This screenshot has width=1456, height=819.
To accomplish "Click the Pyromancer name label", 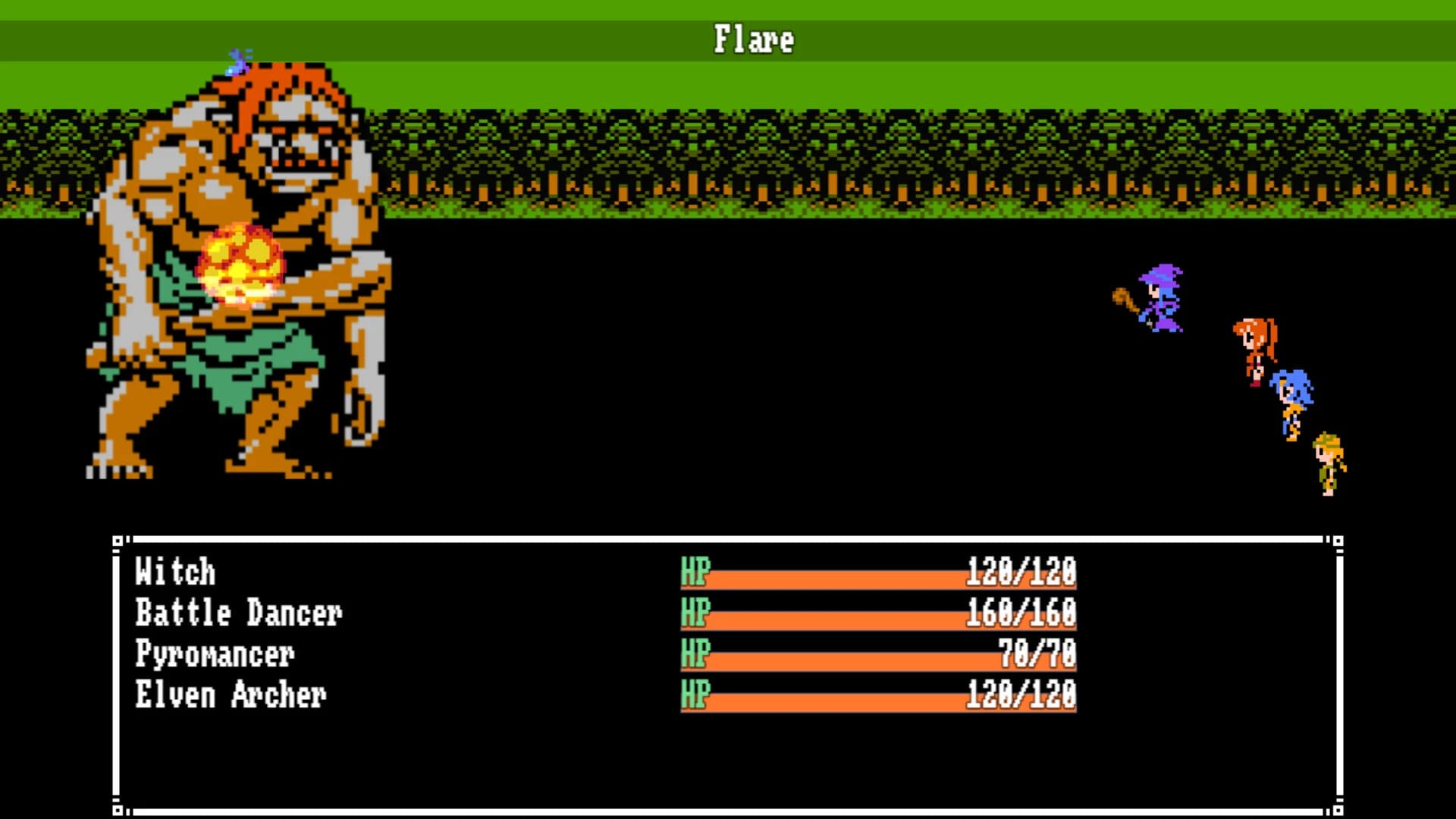I will pos(216,654).
